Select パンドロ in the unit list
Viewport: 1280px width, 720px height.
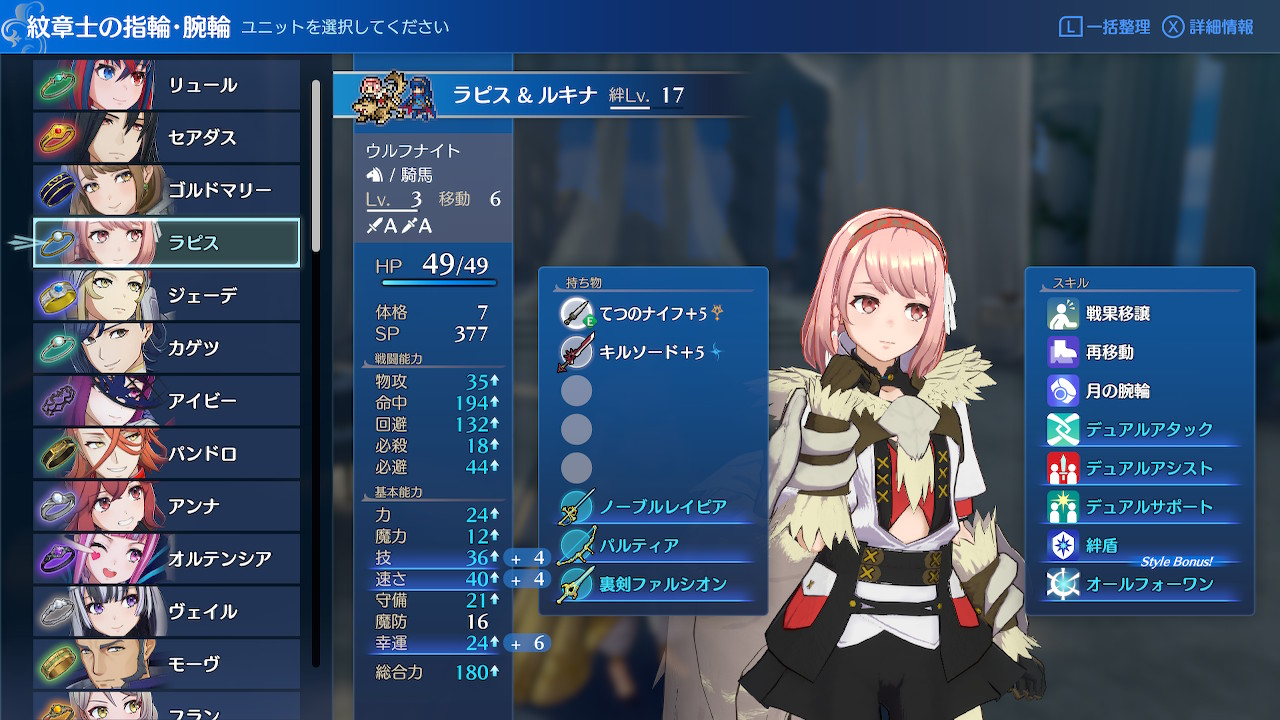[x=167, y=453]
